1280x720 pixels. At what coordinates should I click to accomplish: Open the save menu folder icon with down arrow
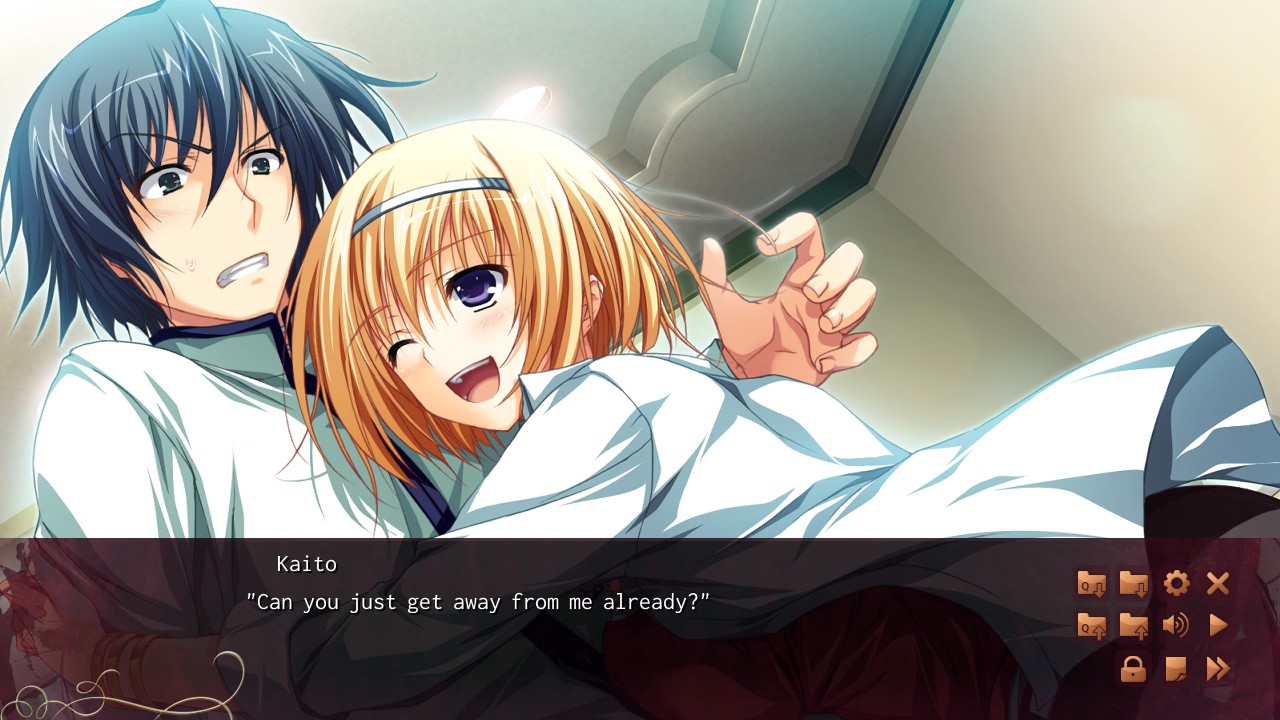coord(1133,583)
